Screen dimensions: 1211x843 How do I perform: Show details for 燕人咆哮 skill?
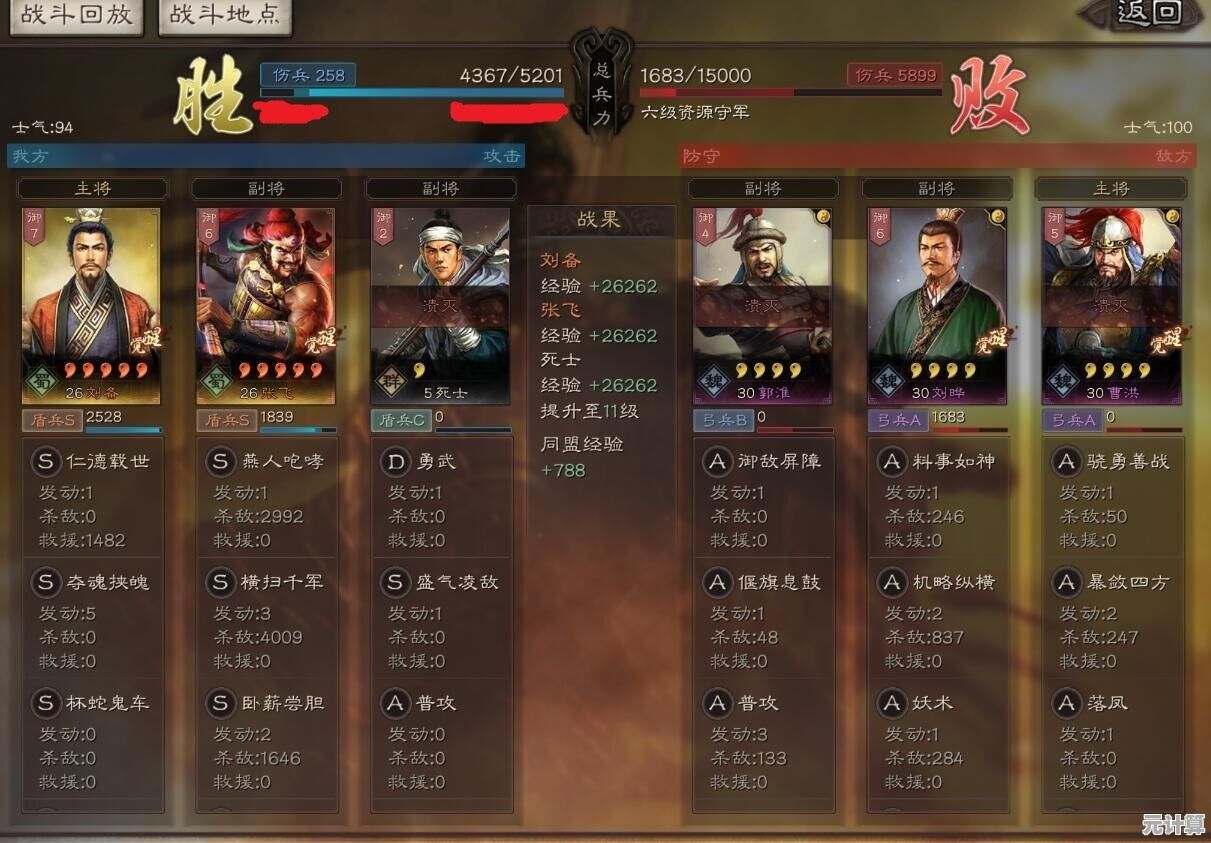(267, 462)
